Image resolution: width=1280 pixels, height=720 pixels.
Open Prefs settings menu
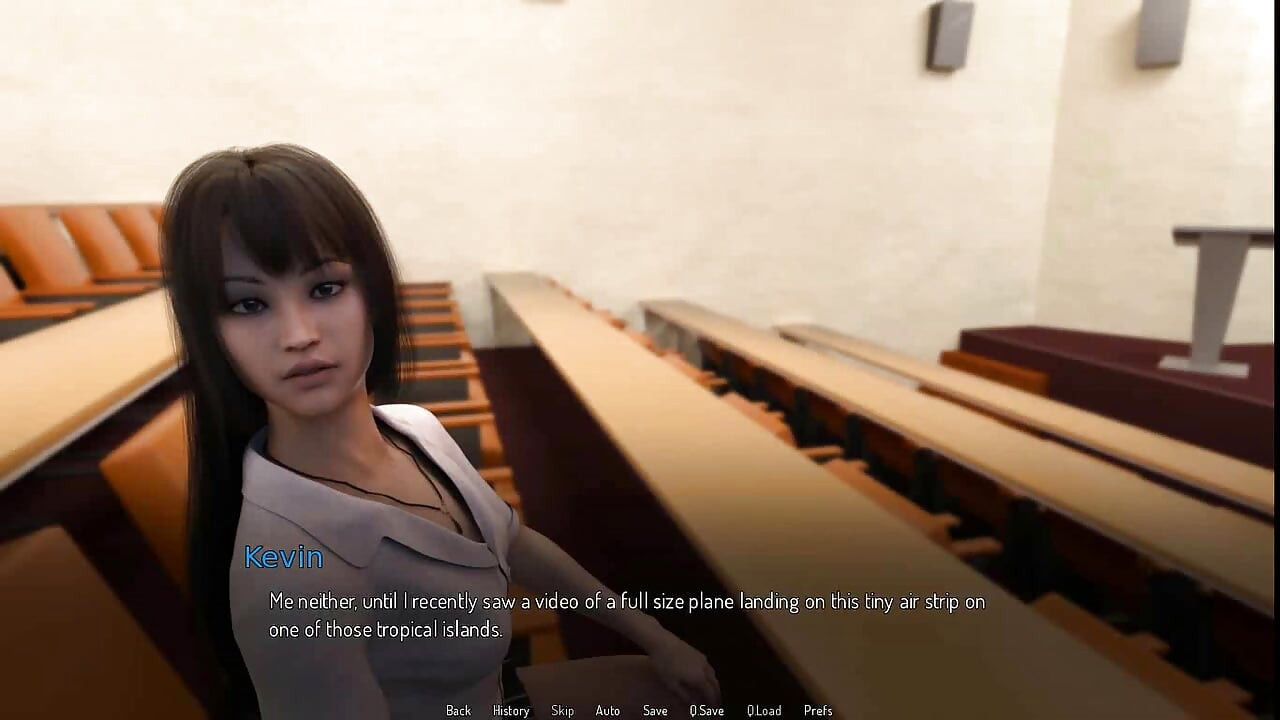point(817,710)
